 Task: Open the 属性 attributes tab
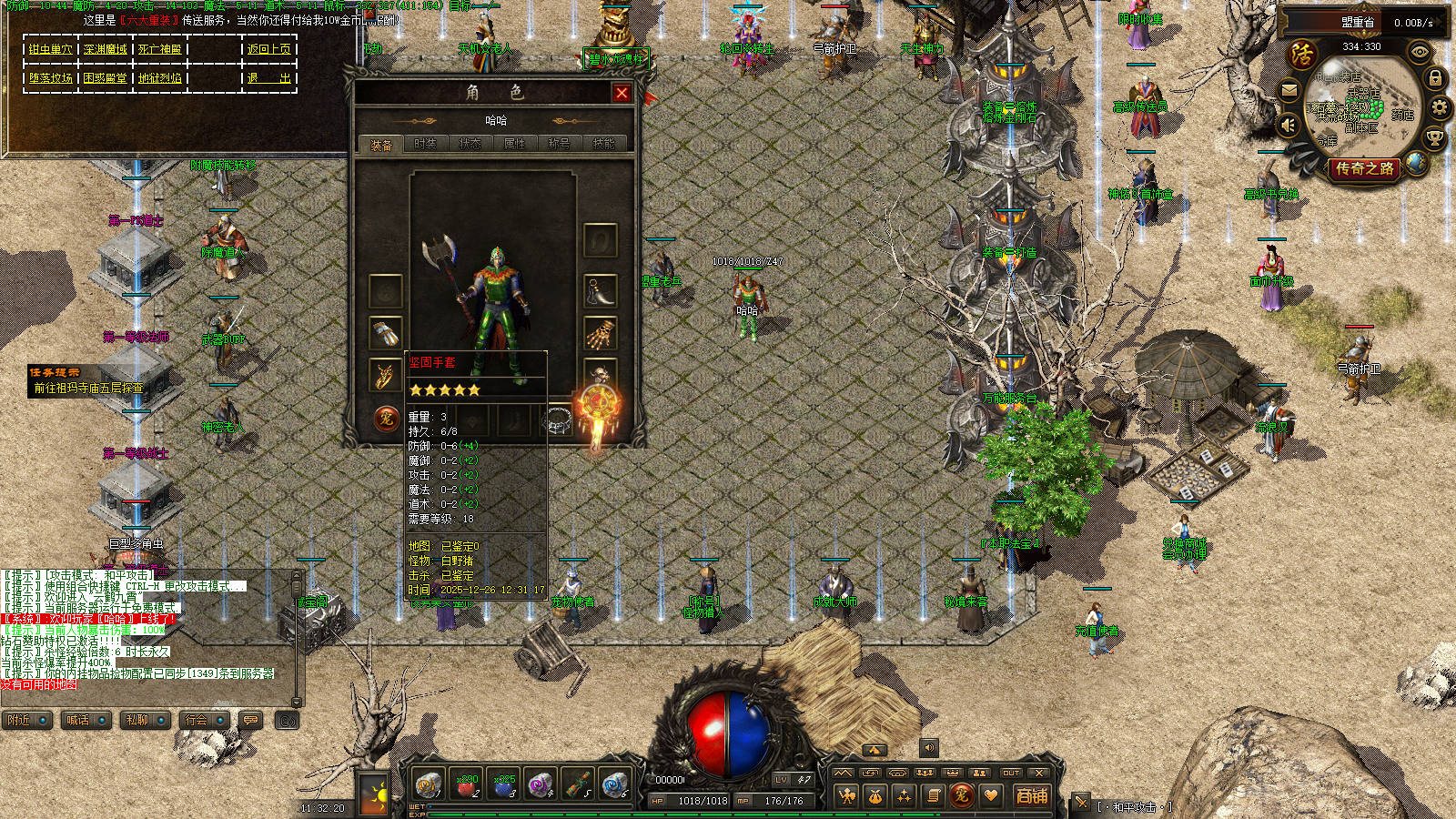click(x=514, y=144)
